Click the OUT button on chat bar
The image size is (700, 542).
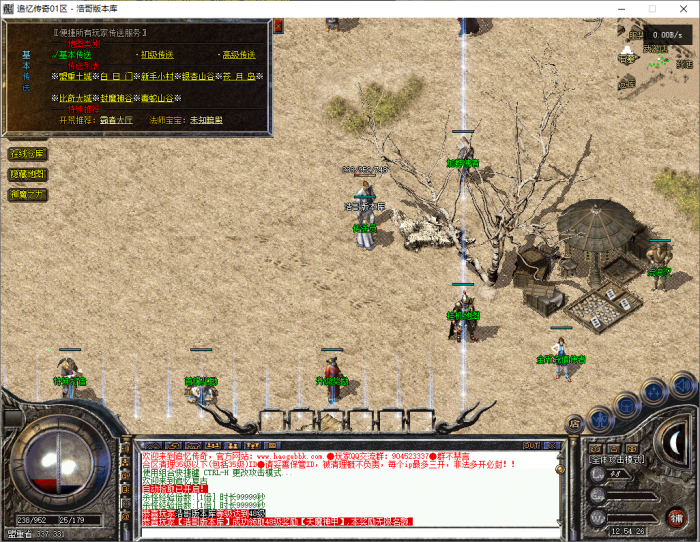(531, 444)
